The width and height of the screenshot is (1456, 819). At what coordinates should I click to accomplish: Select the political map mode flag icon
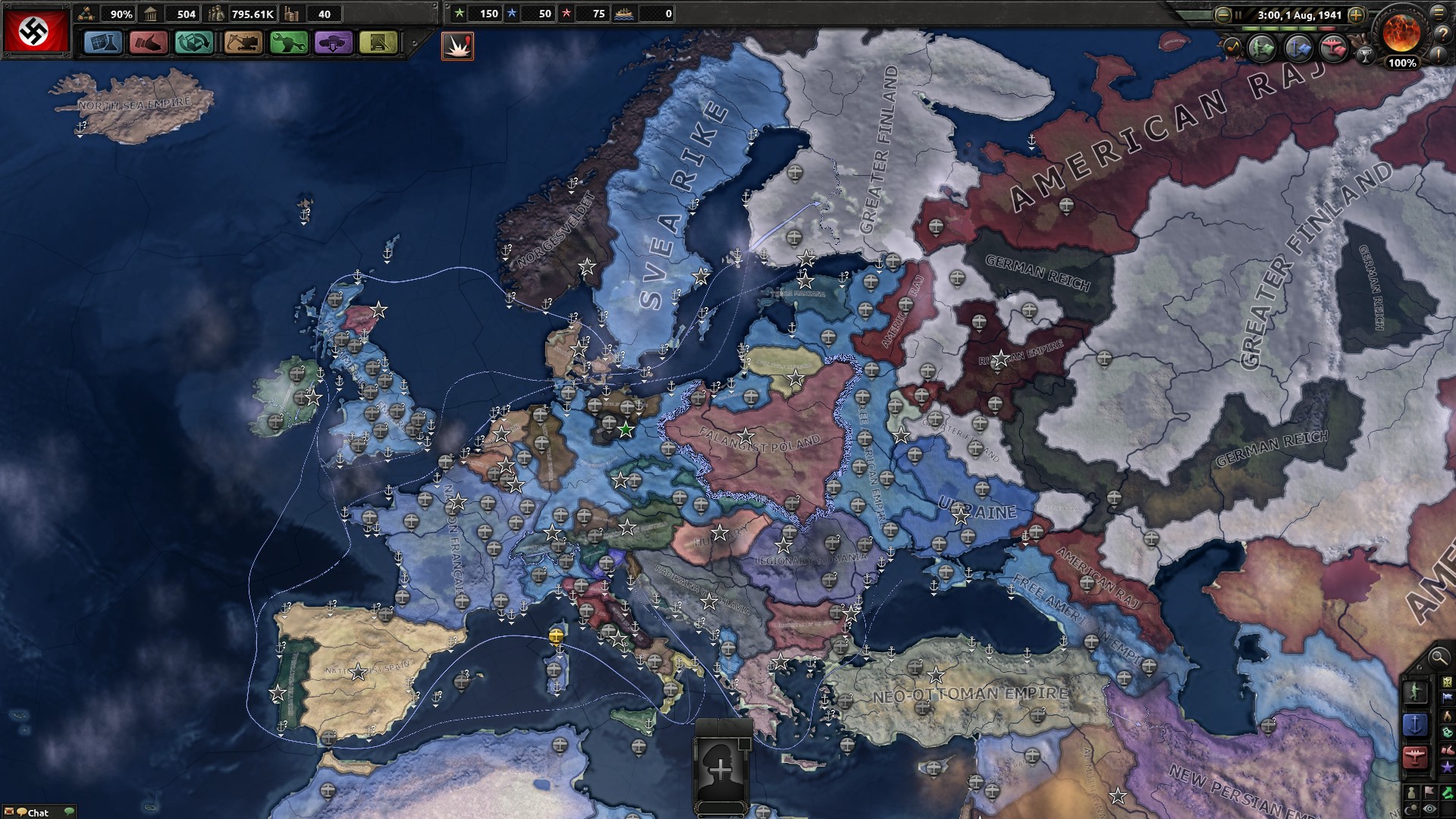click(1448, 697)
